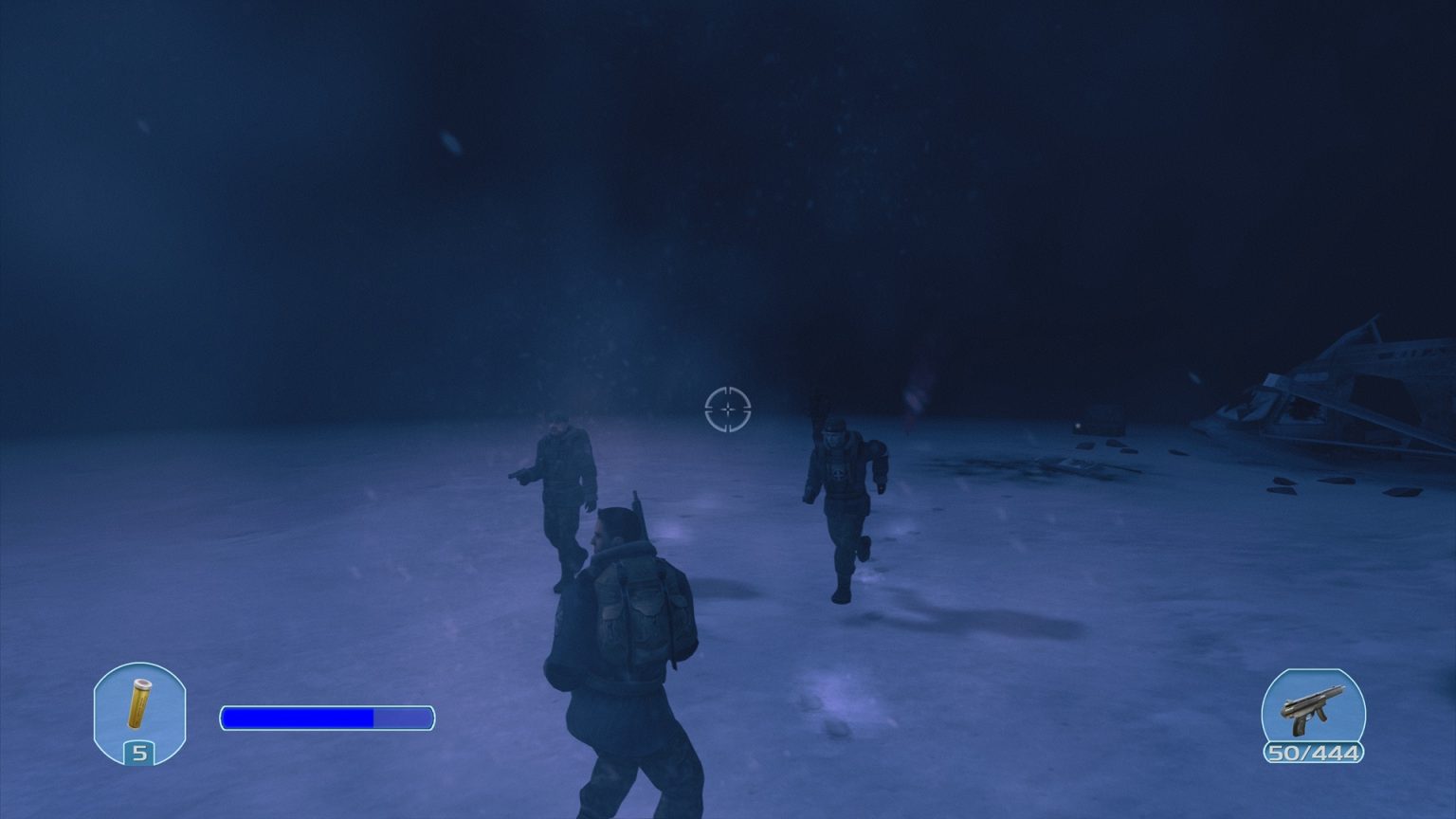The width and height of the screenshot is (1456, 819).
Task: Click the filled portion of the health bar
Action: [294, 718]
